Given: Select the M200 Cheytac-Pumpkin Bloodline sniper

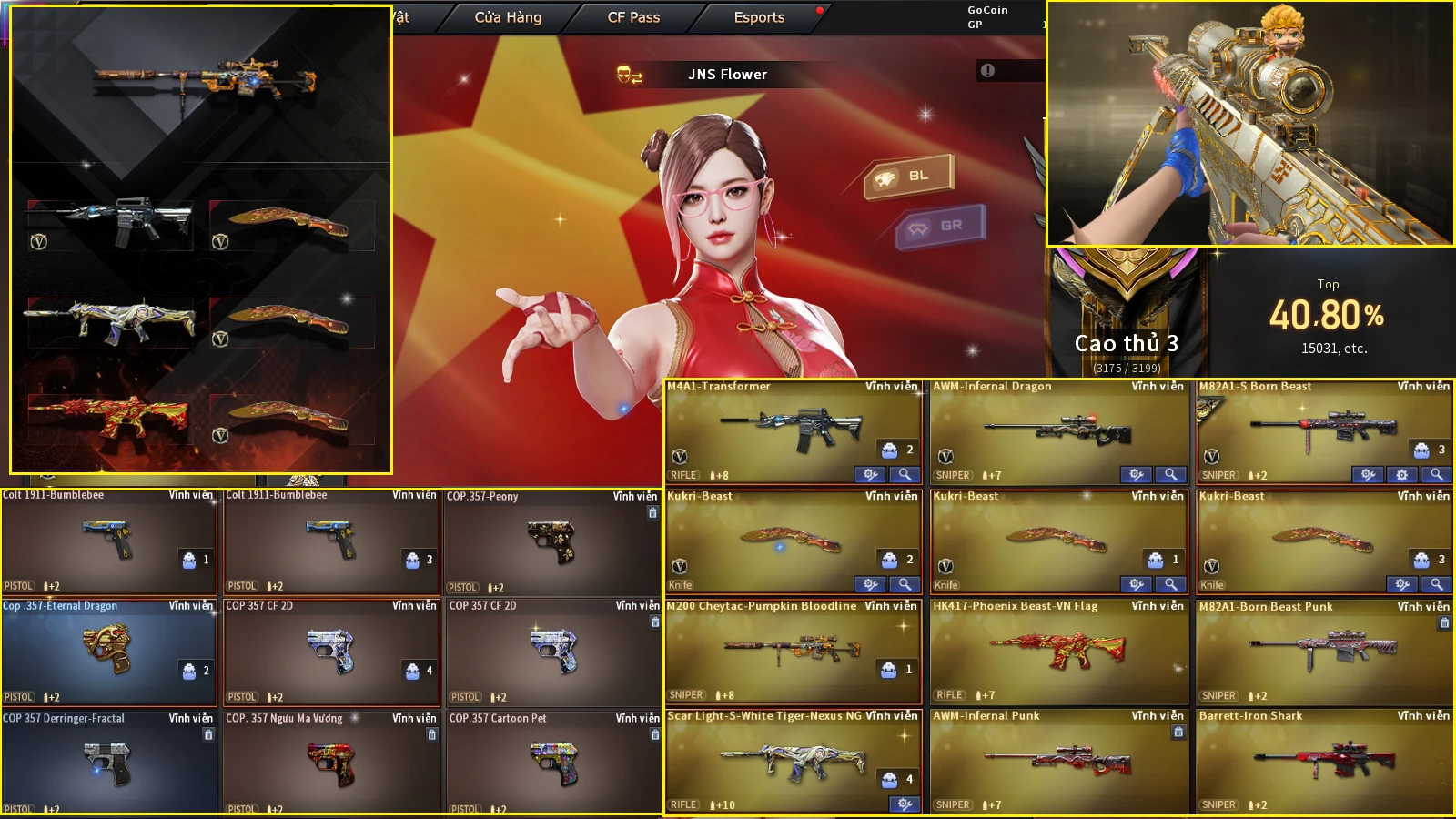Looking at the screenshot, I should point(792,650).
